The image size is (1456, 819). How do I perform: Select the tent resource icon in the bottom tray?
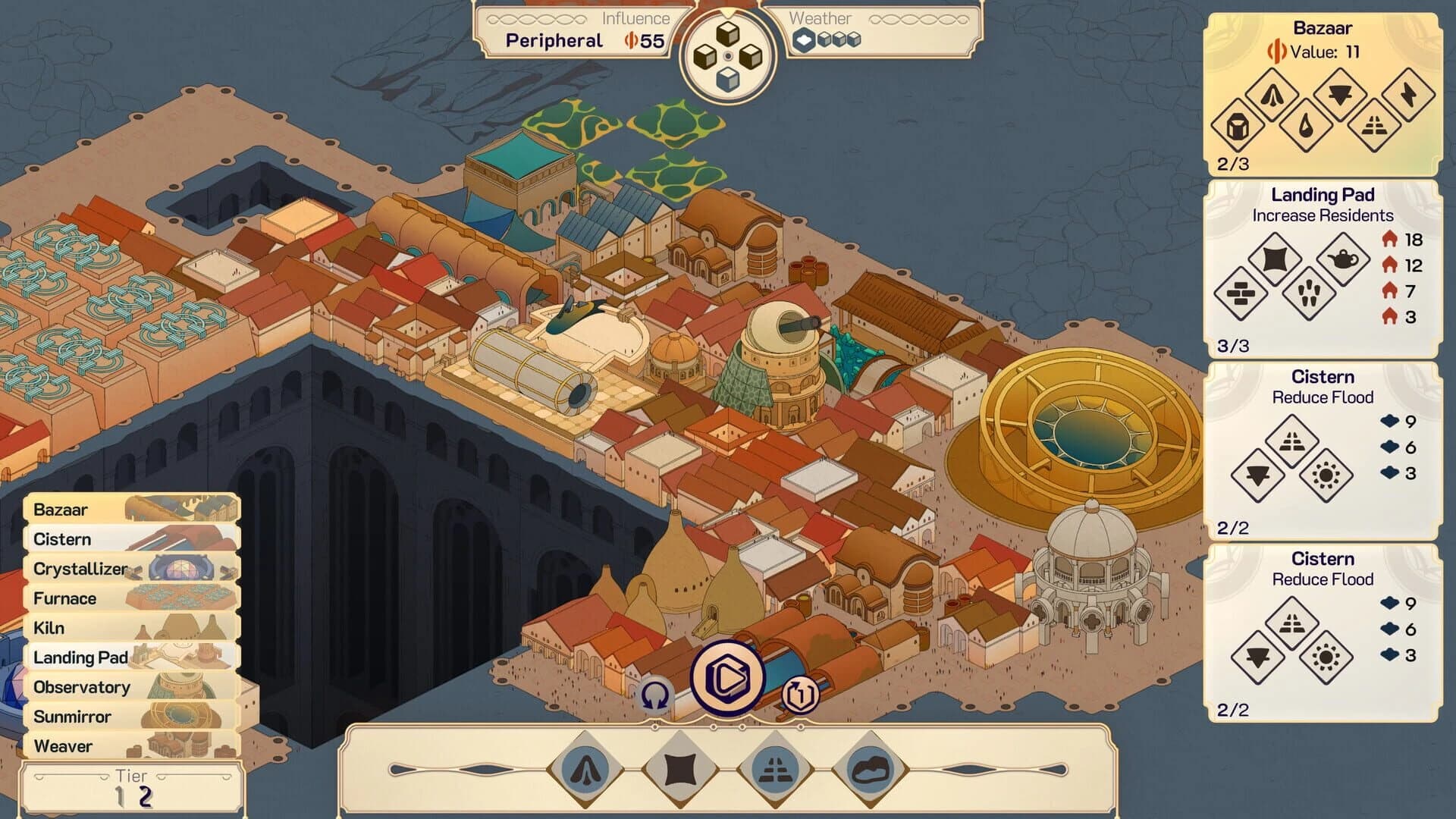585,769
